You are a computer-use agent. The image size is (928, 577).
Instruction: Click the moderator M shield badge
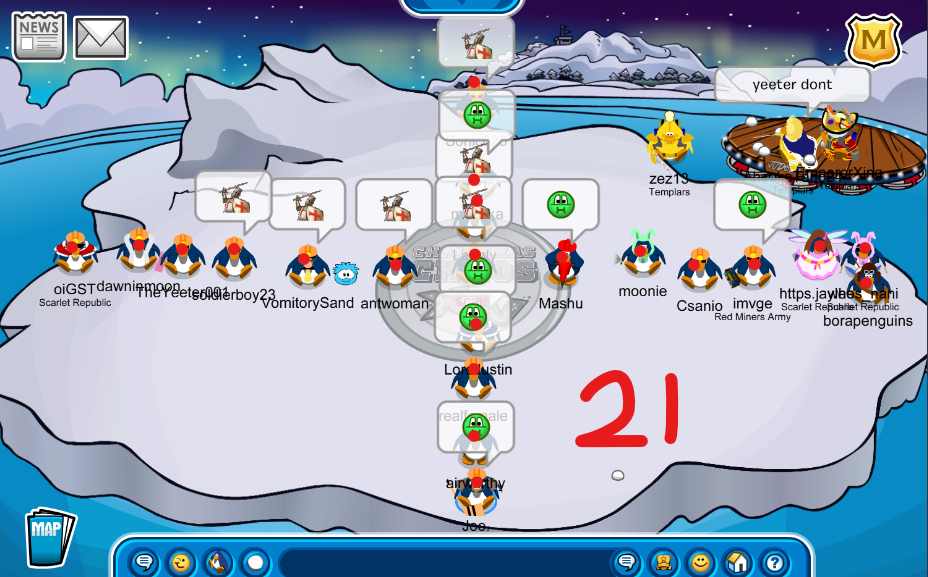(874, 40)
